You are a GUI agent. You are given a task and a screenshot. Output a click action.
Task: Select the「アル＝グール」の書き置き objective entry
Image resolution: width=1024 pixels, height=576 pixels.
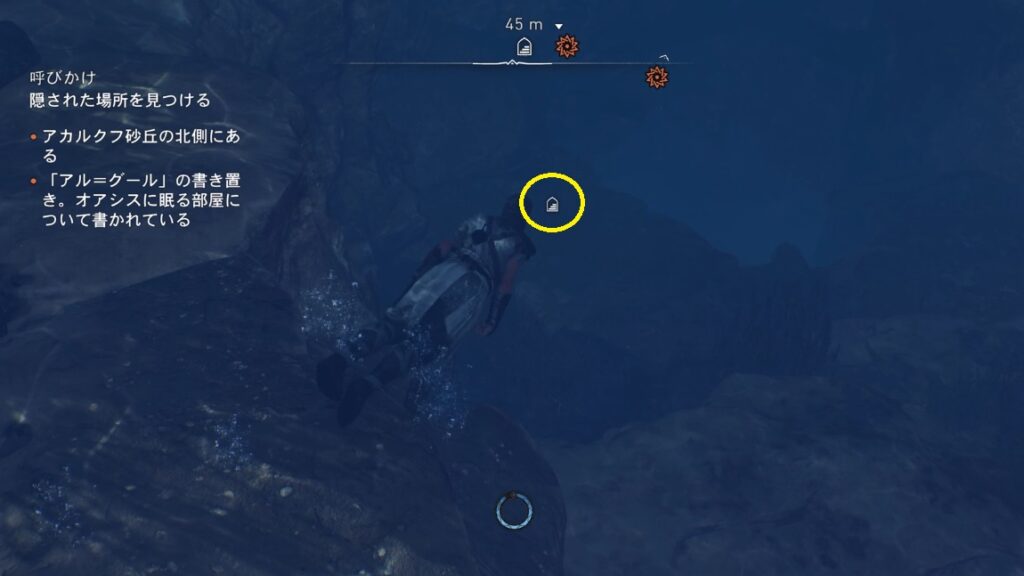tap(140, 200)
